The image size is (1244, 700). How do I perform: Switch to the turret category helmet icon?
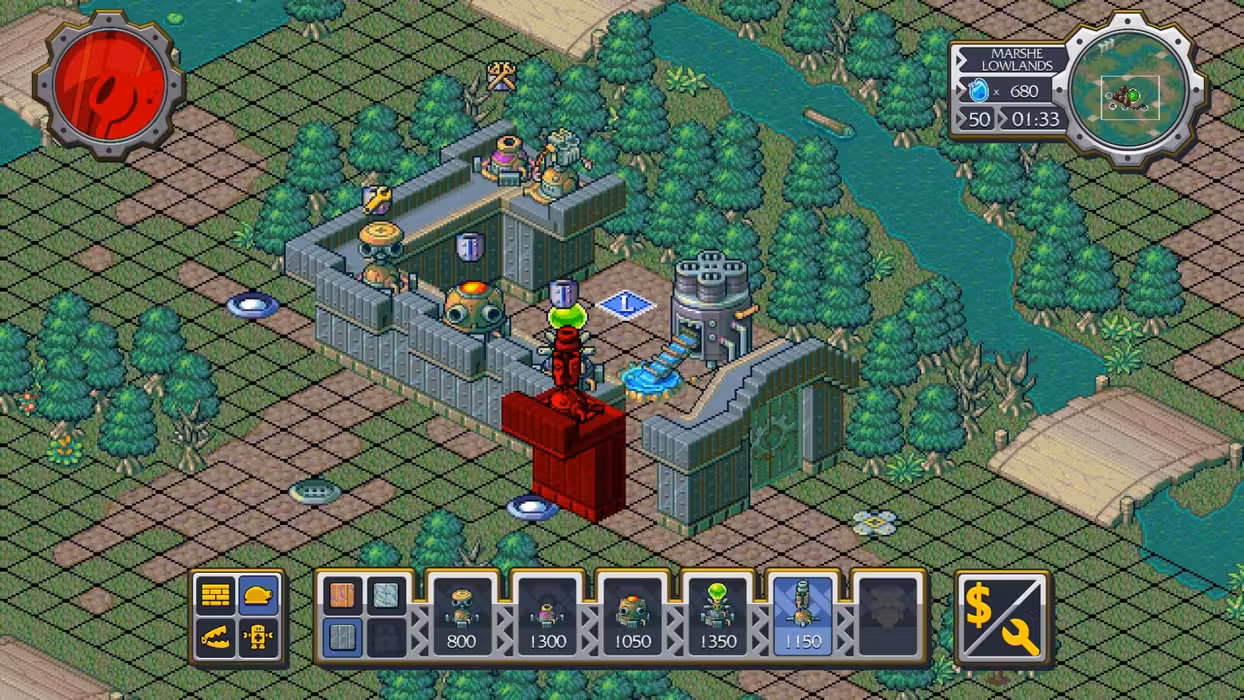[258, 596]
